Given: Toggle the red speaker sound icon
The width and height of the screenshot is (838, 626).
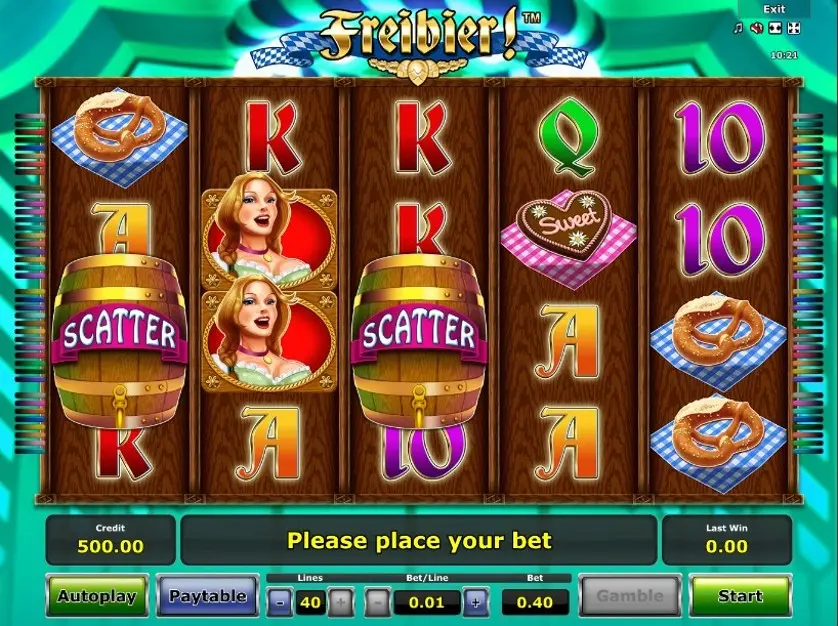Looking at the screenshot, I should click(x=757, y=28).
